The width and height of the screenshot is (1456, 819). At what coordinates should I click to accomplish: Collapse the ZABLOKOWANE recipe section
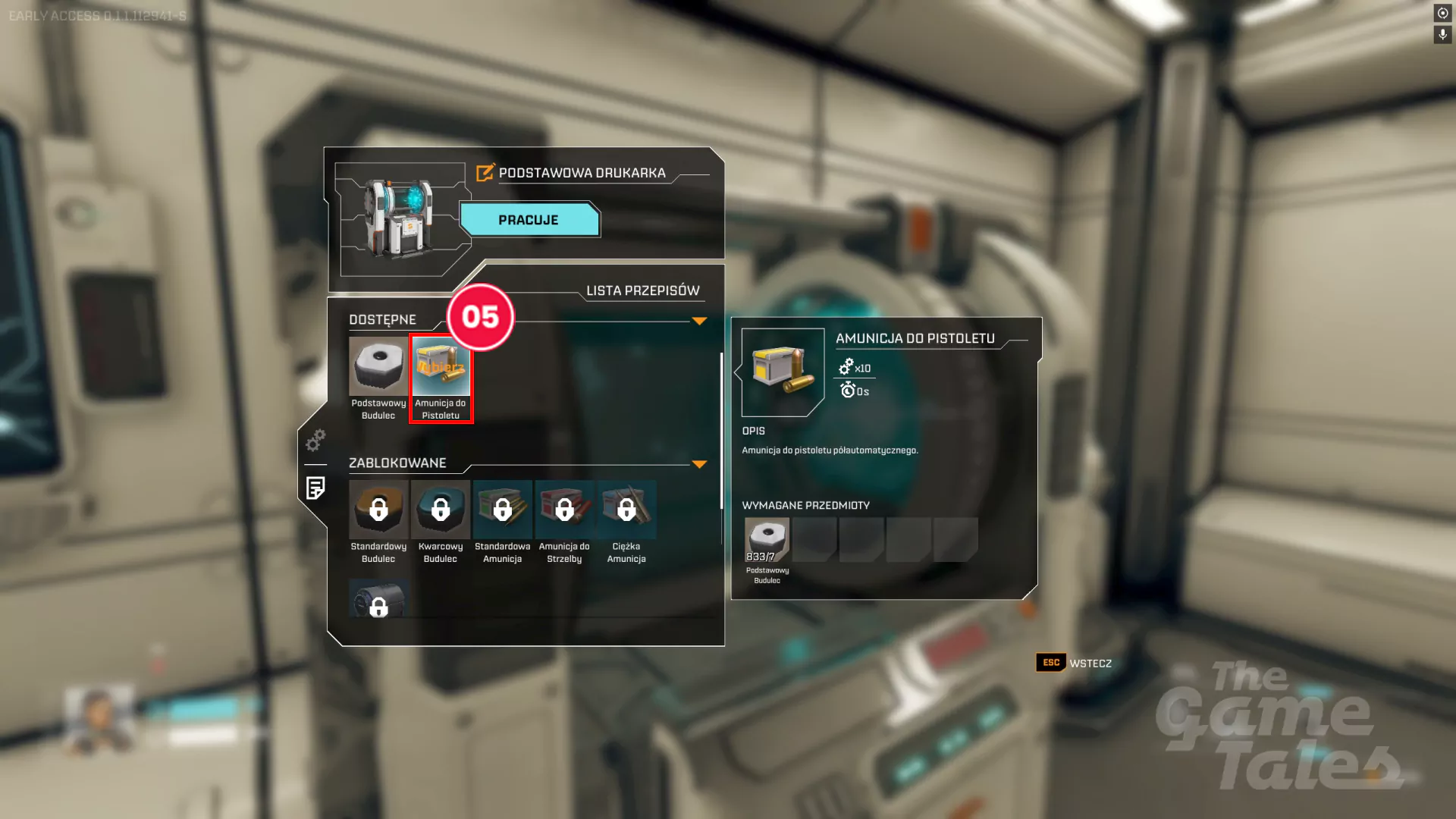coord(699,464)
